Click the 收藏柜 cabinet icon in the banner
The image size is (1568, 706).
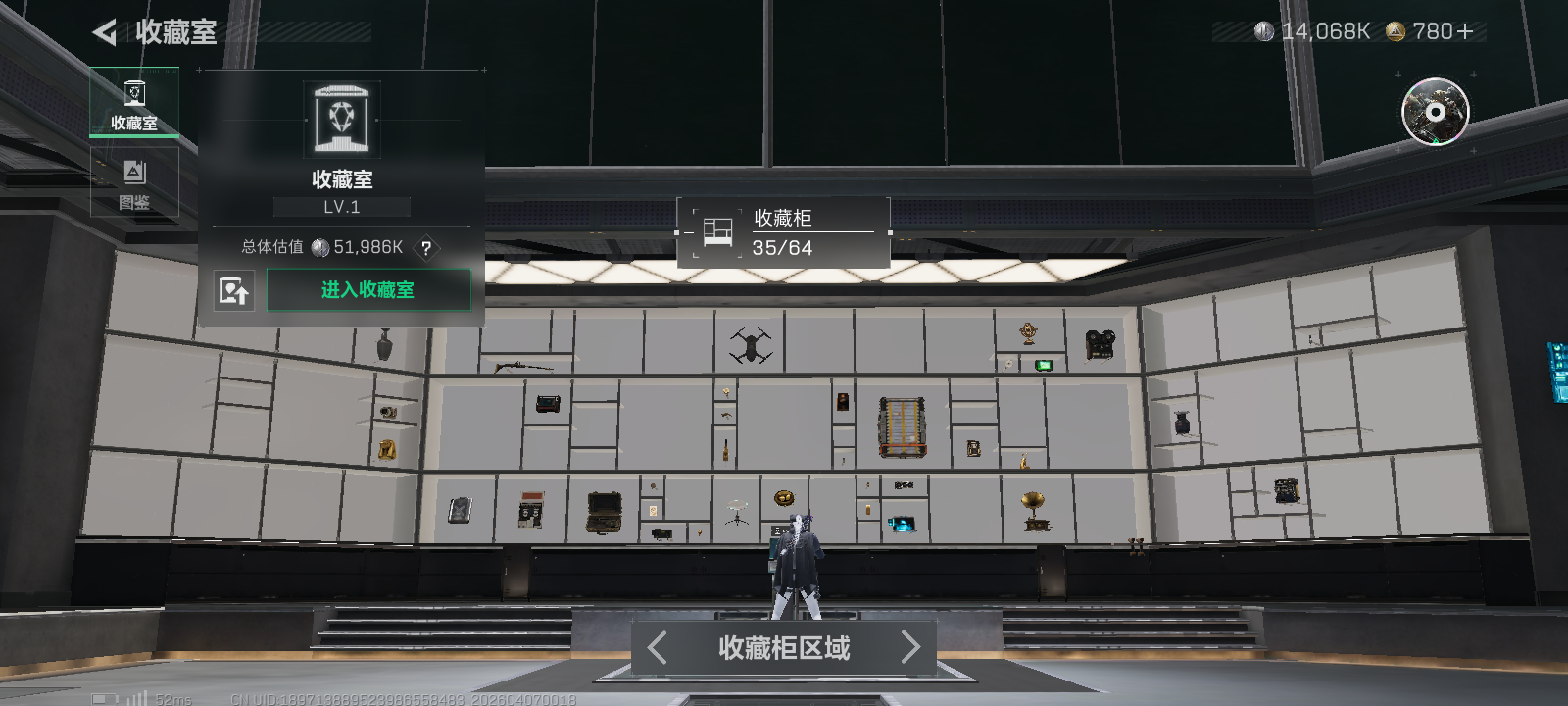(716, 230)
